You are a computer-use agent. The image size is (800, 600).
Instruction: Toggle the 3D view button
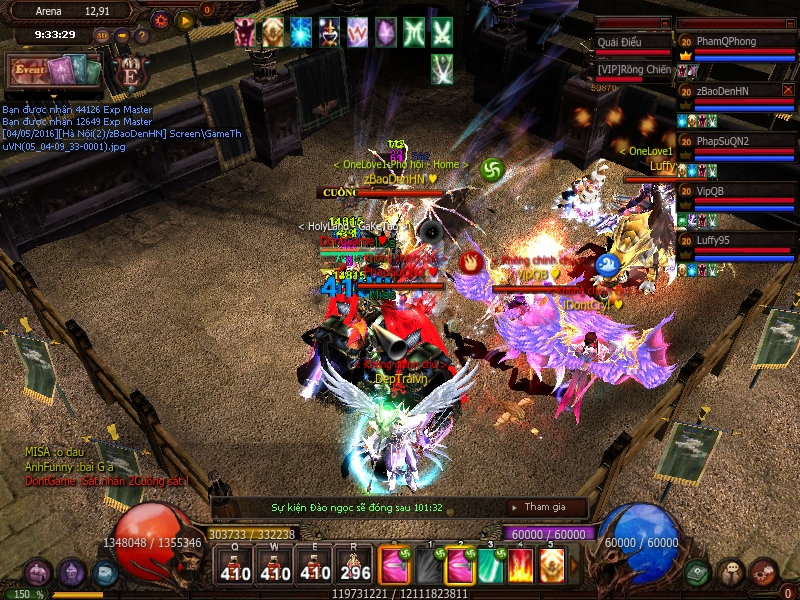point(103,36)
